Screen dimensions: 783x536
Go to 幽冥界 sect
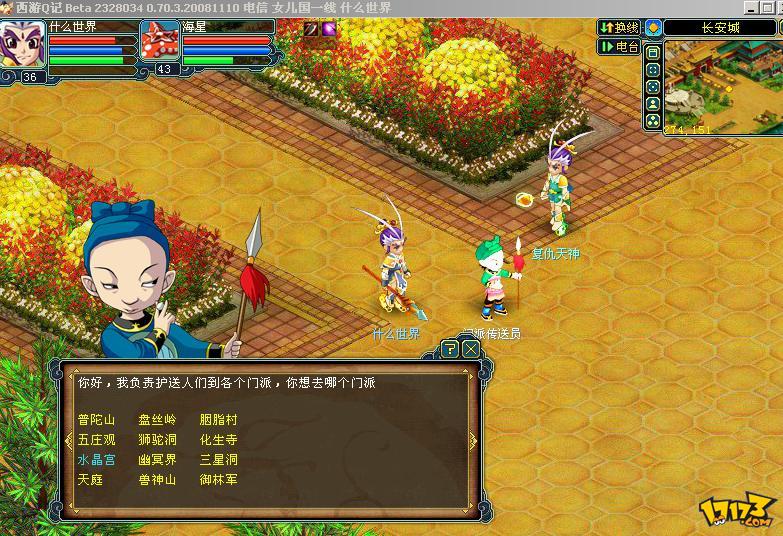157,460
